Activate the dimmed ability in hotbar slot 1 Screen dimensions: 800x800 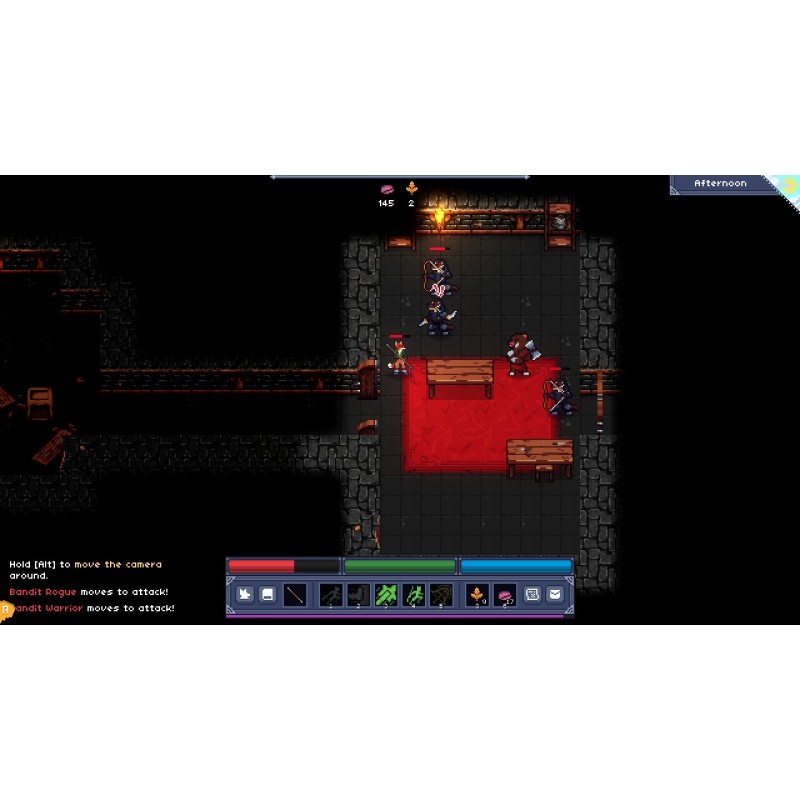coord(331,595)
